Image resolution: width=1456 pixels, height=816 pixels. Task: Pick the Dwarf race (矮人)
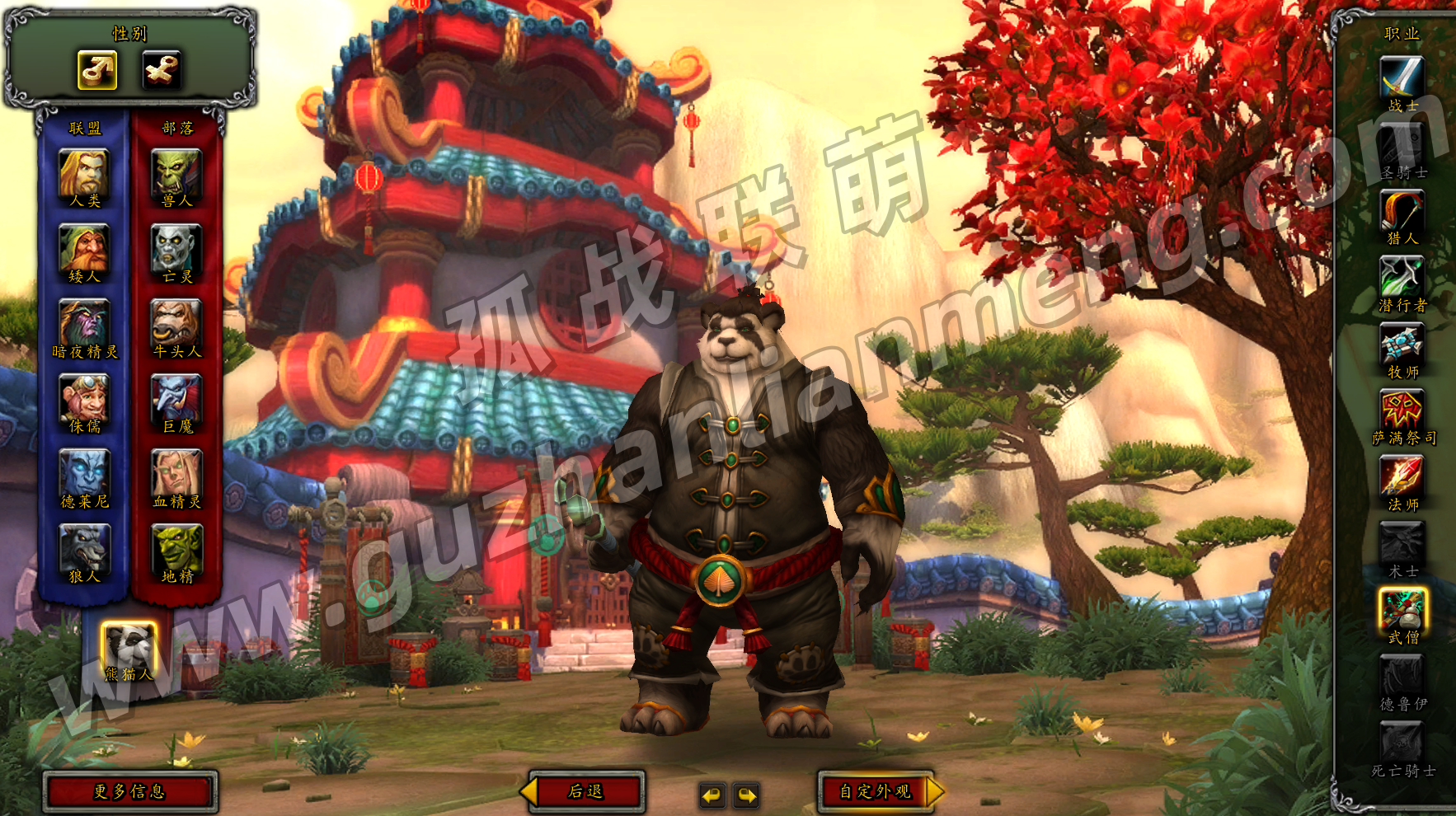(x=84, y=248)
